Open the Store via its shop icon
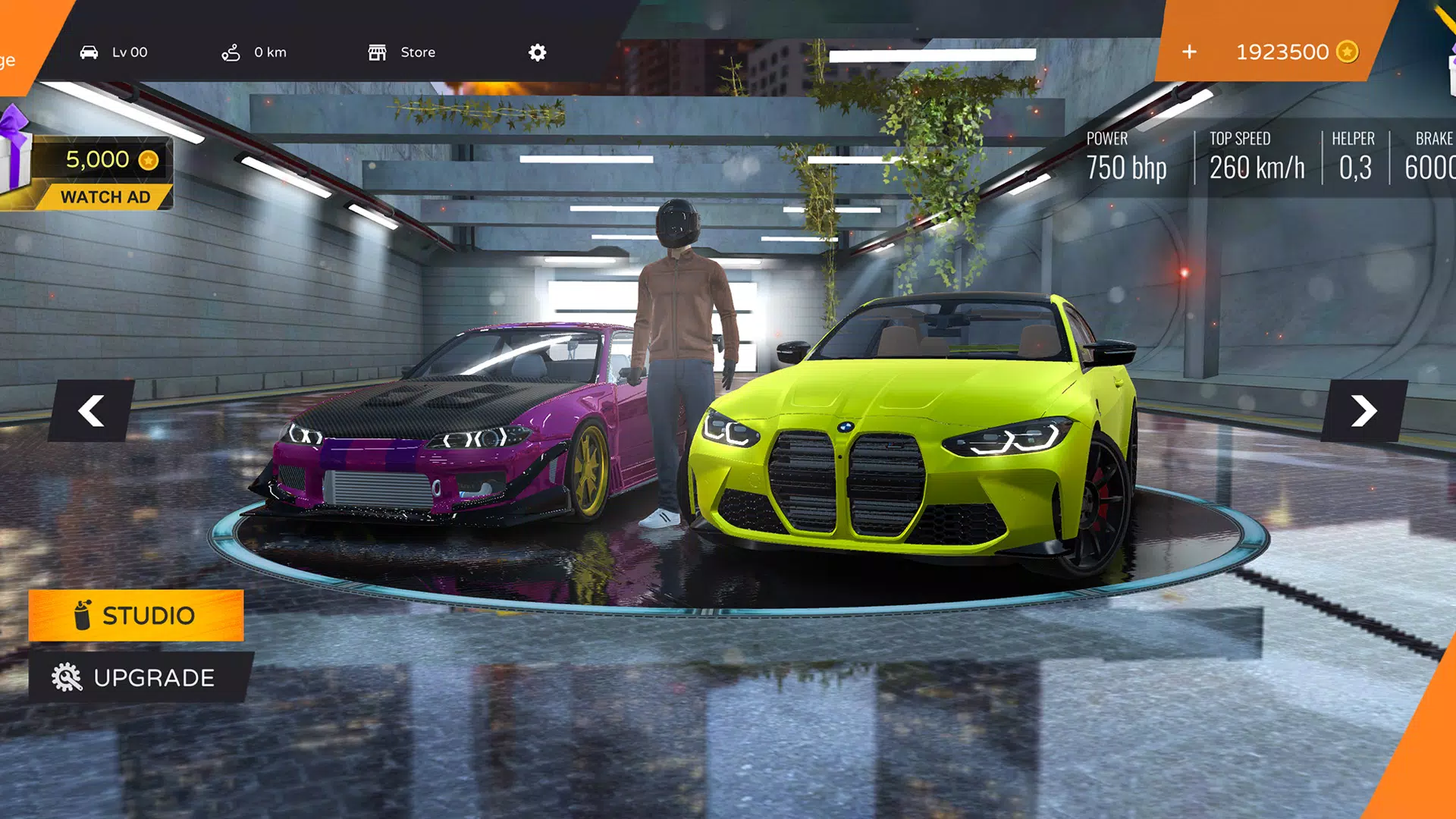Viewport: 1456px width, 819px height. point(379,52)
